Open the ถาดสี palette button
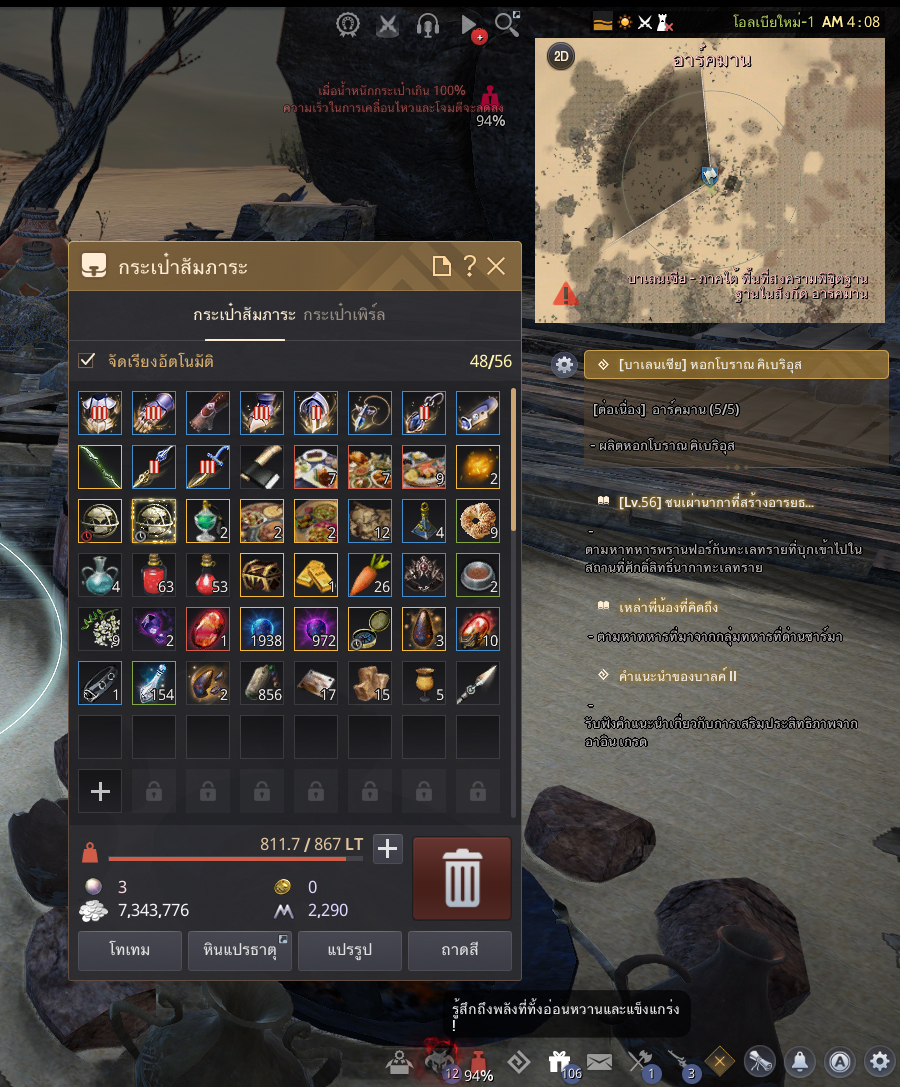The width and height of the screenshot is (900, 1087). click(459, 950)
